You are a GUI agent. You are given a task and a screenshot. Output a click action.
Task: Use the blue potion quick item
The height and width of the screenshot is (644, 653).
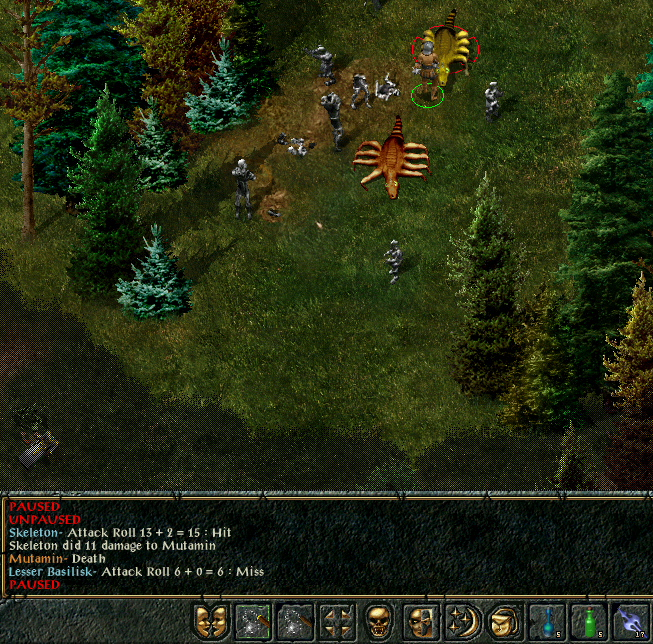pyautogui.click(x=547, y=621)
